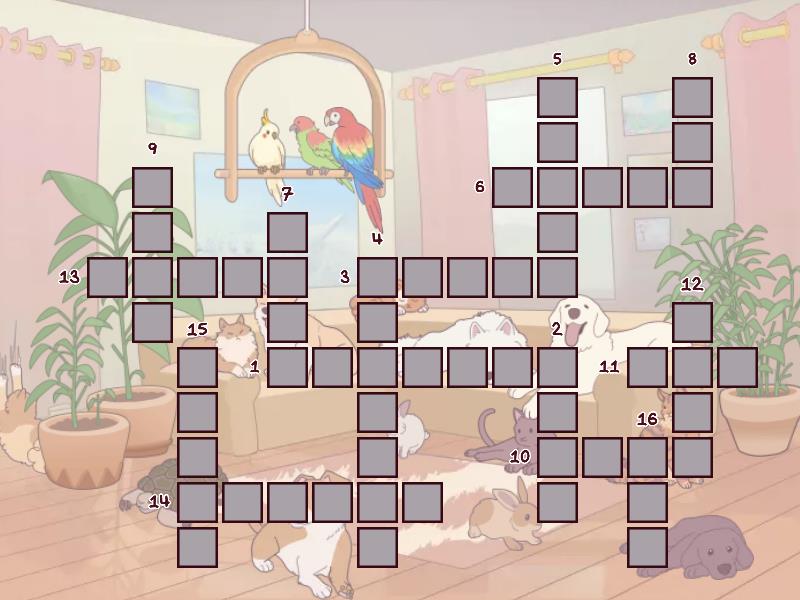The image size is (800, 600).
Task: Pick the top square of clue 5 down
Action: [x=557, y=97]
